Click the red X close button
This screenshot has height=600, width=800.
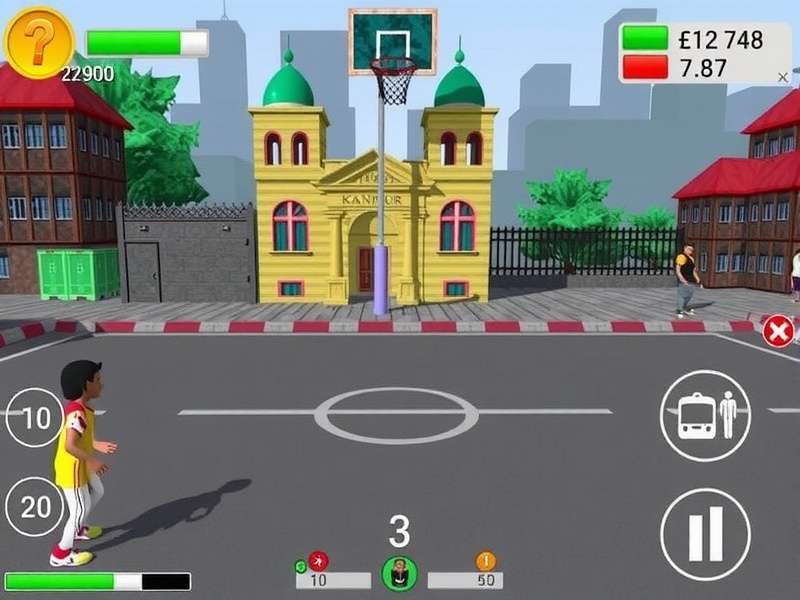point(778,331)
